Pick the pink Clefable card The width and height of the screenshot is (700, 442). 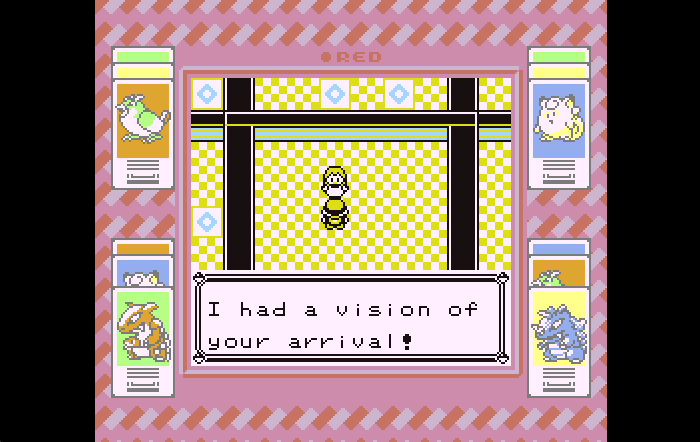point(558,120)
